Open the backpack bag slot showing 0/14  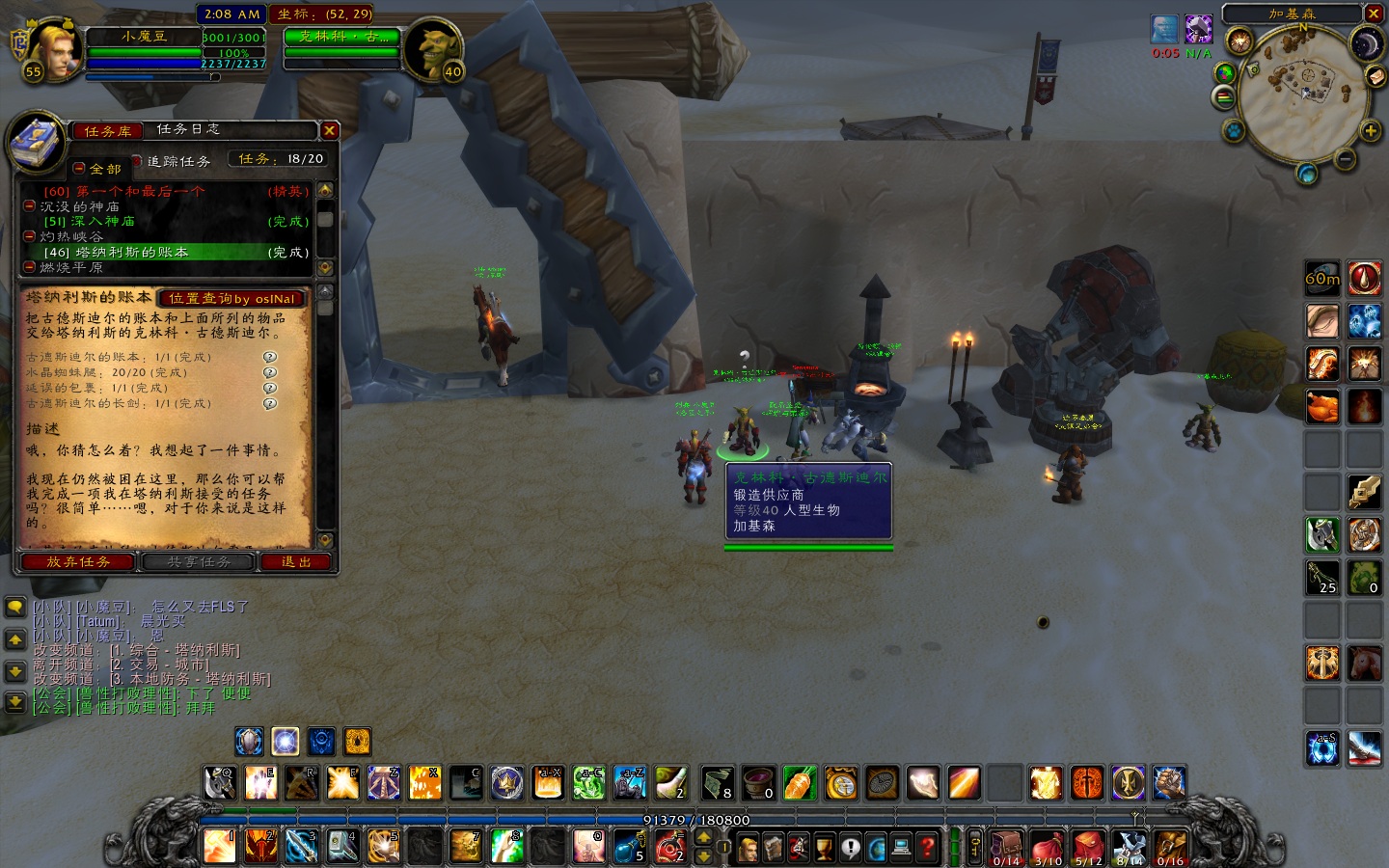click(1006, 848)
